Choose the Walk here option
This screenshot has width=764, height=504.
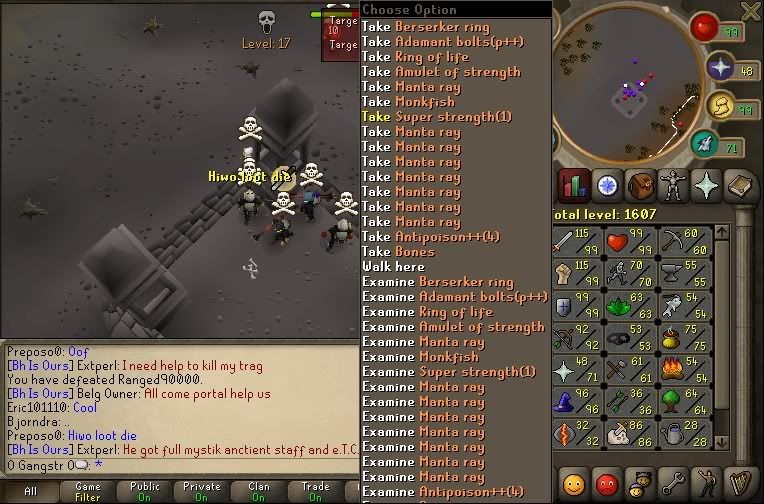tap(393, 267)
